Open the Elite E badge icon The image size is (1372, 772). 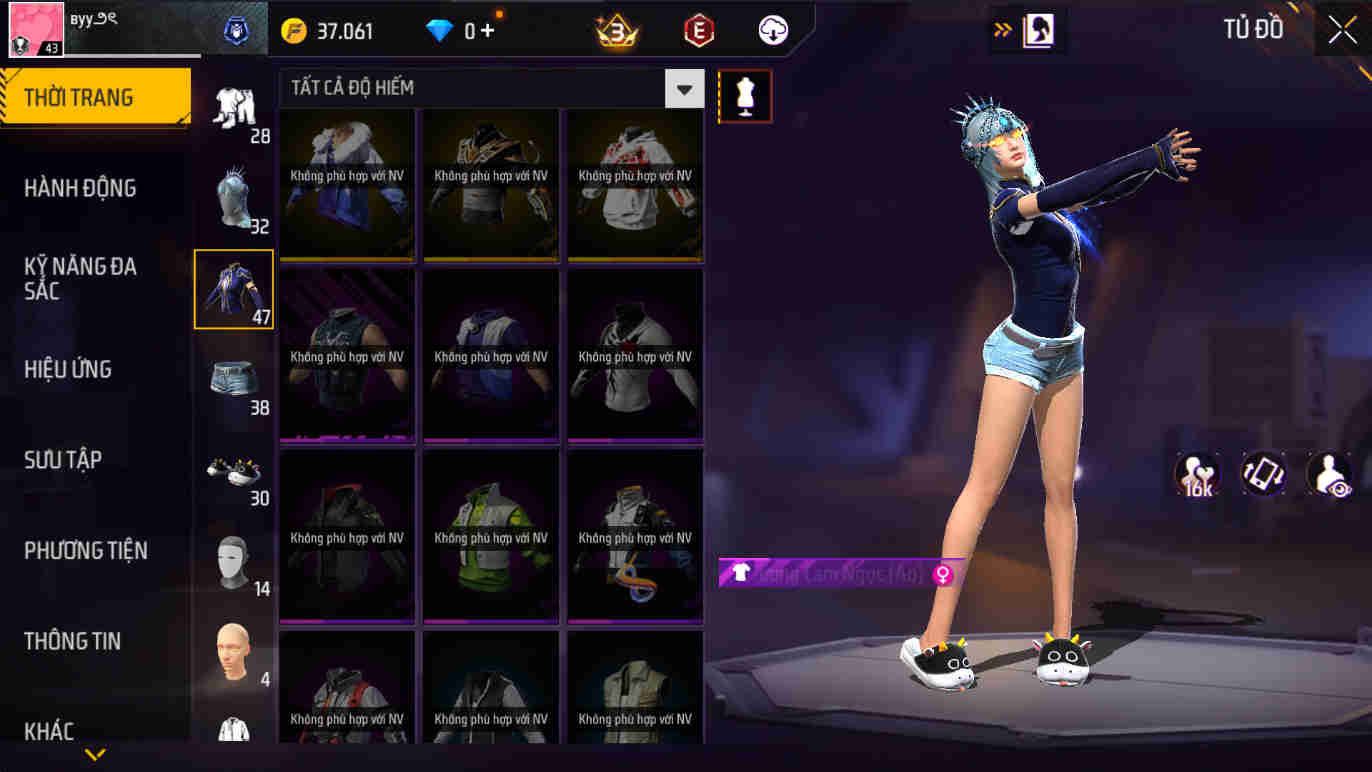coord(697,30)
